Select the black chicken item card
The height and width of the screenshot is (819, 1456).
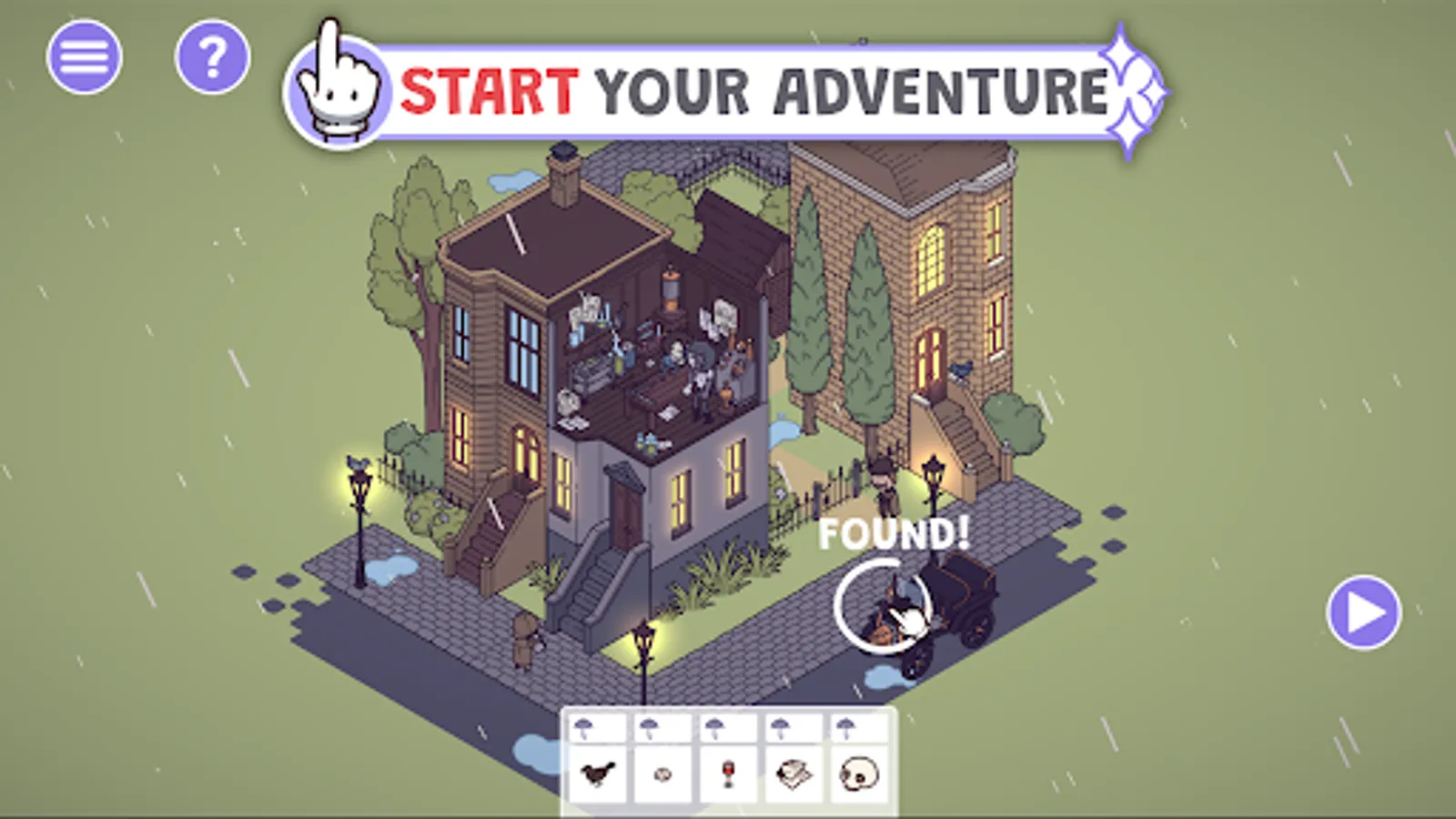tap(599, 774)
